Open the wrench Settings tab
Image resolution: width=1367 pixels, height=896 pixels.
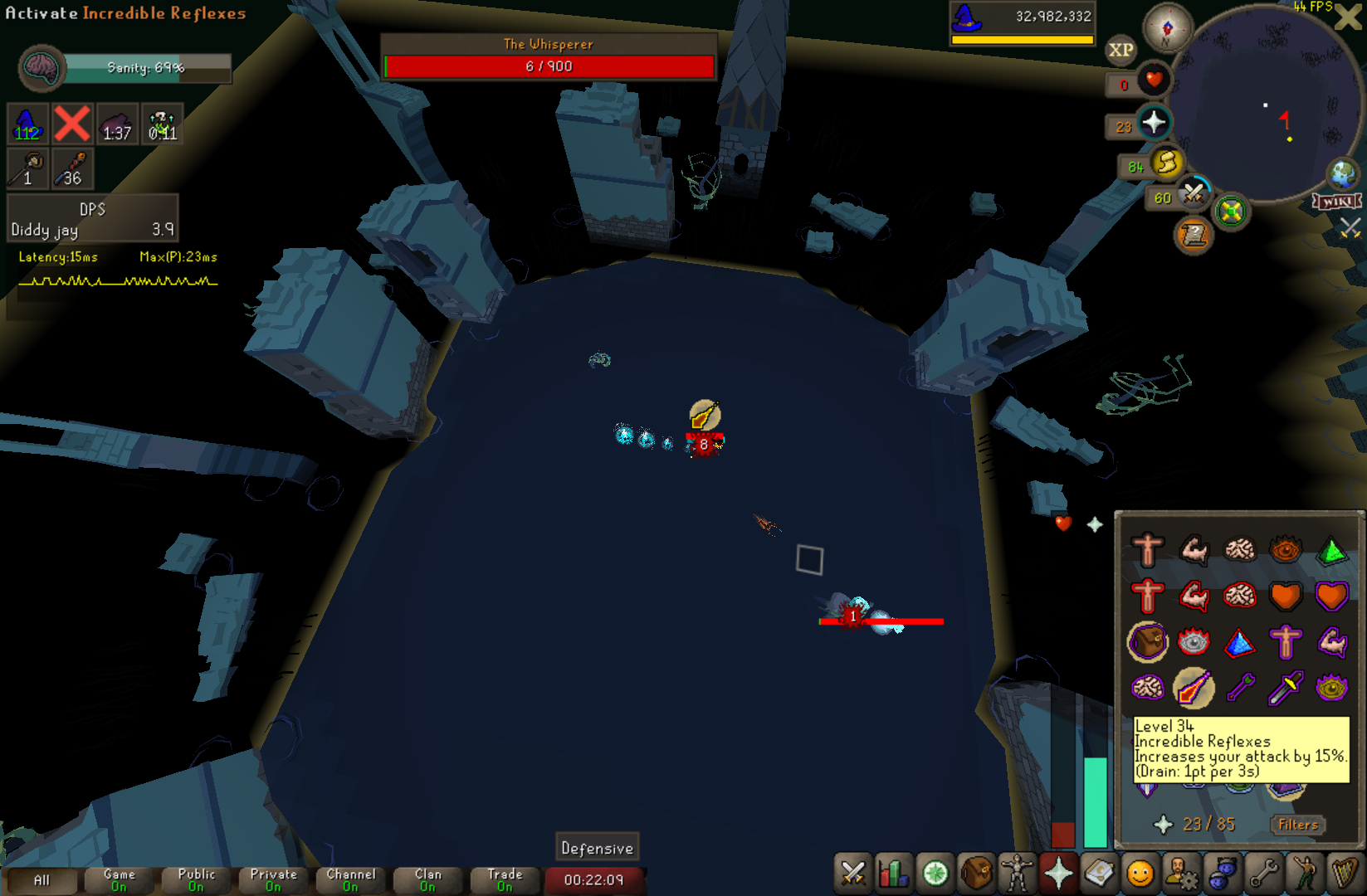click(1263, 874)
